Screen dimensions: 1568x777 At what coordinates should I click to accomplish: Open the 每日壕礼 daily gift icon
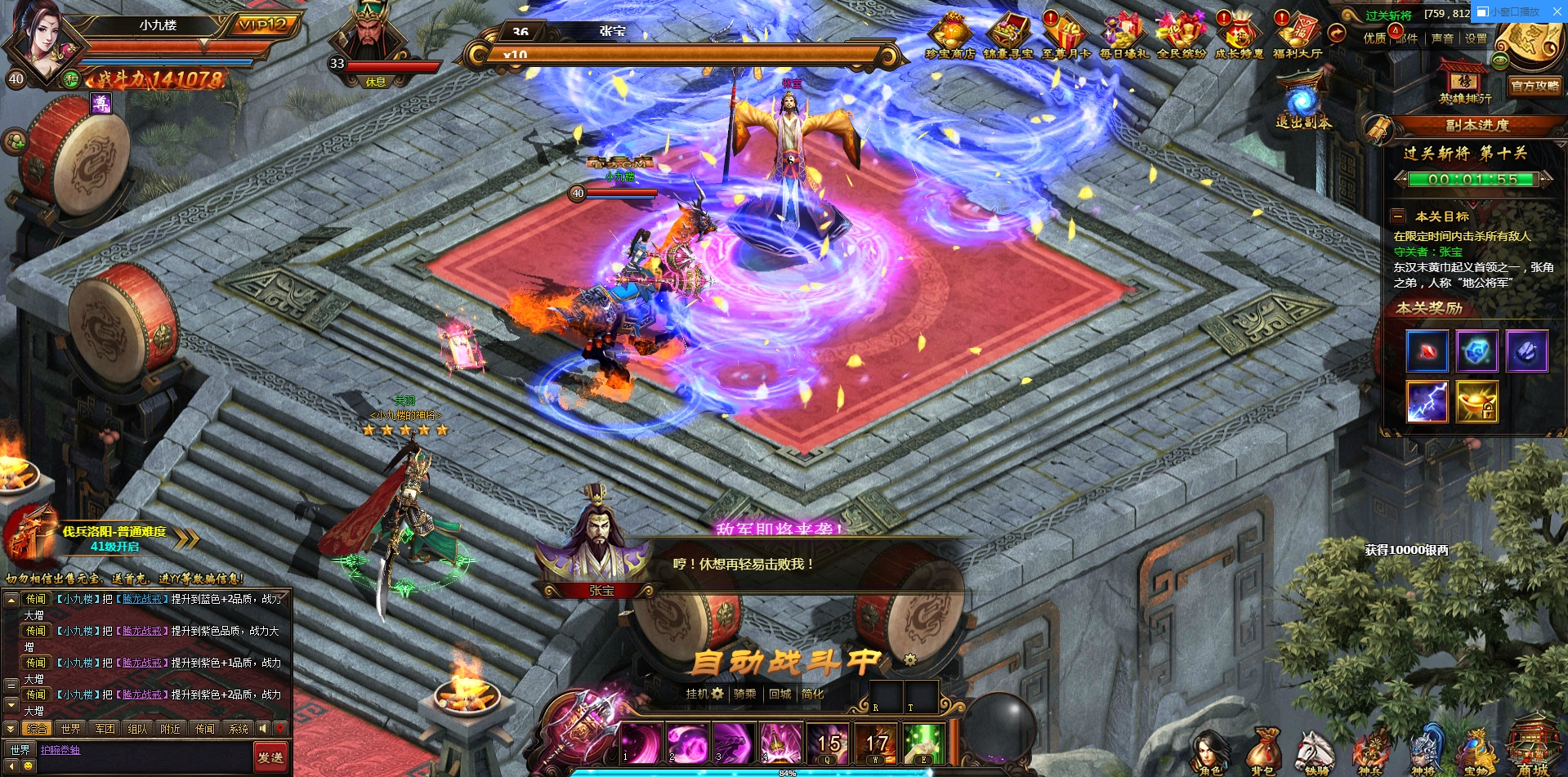[x=1124, y=36]
